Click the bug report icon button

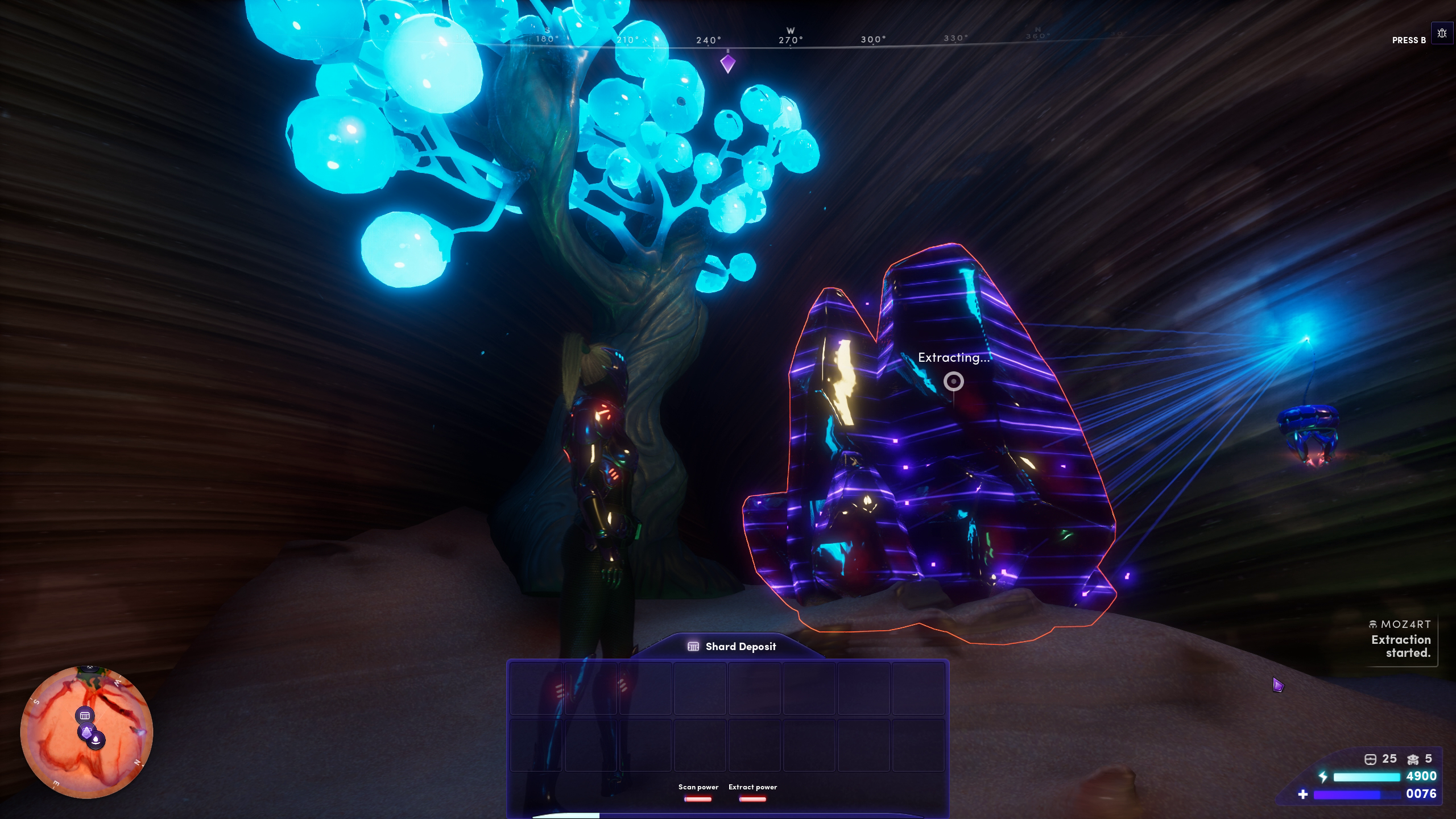point(1441,34)
